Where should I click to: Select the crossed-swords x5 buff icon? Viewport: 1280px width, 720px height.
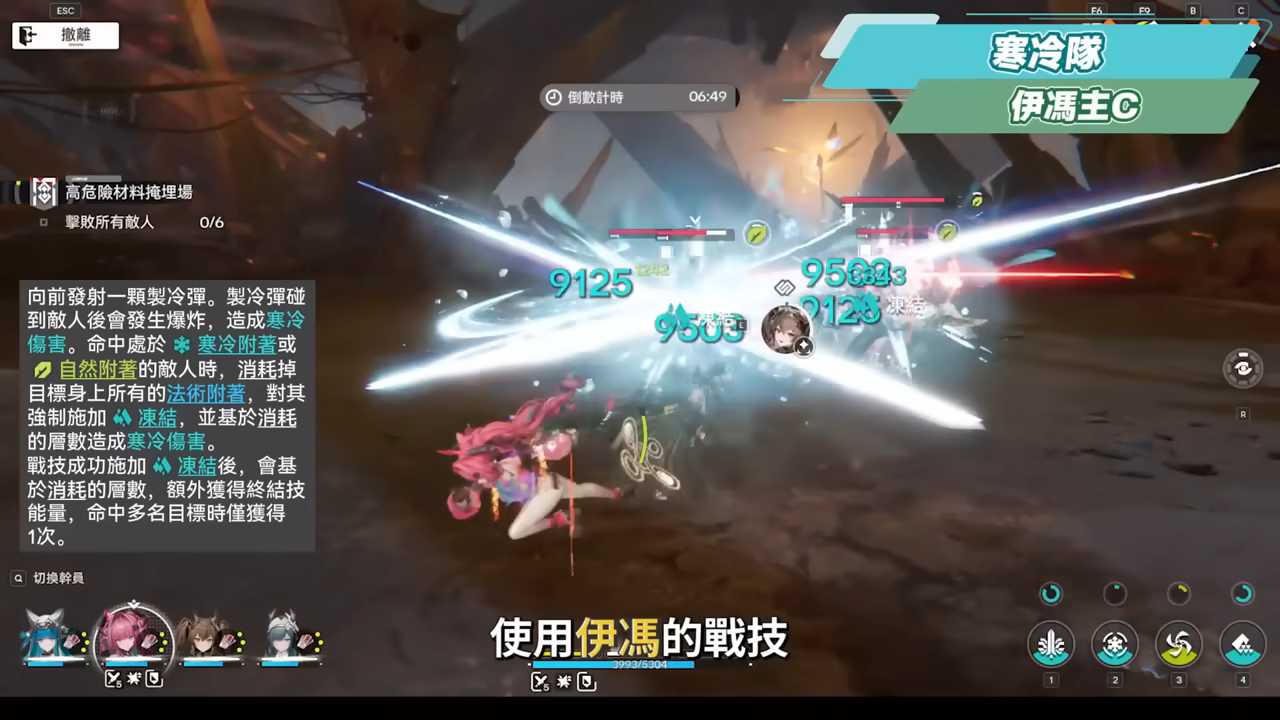112,678
